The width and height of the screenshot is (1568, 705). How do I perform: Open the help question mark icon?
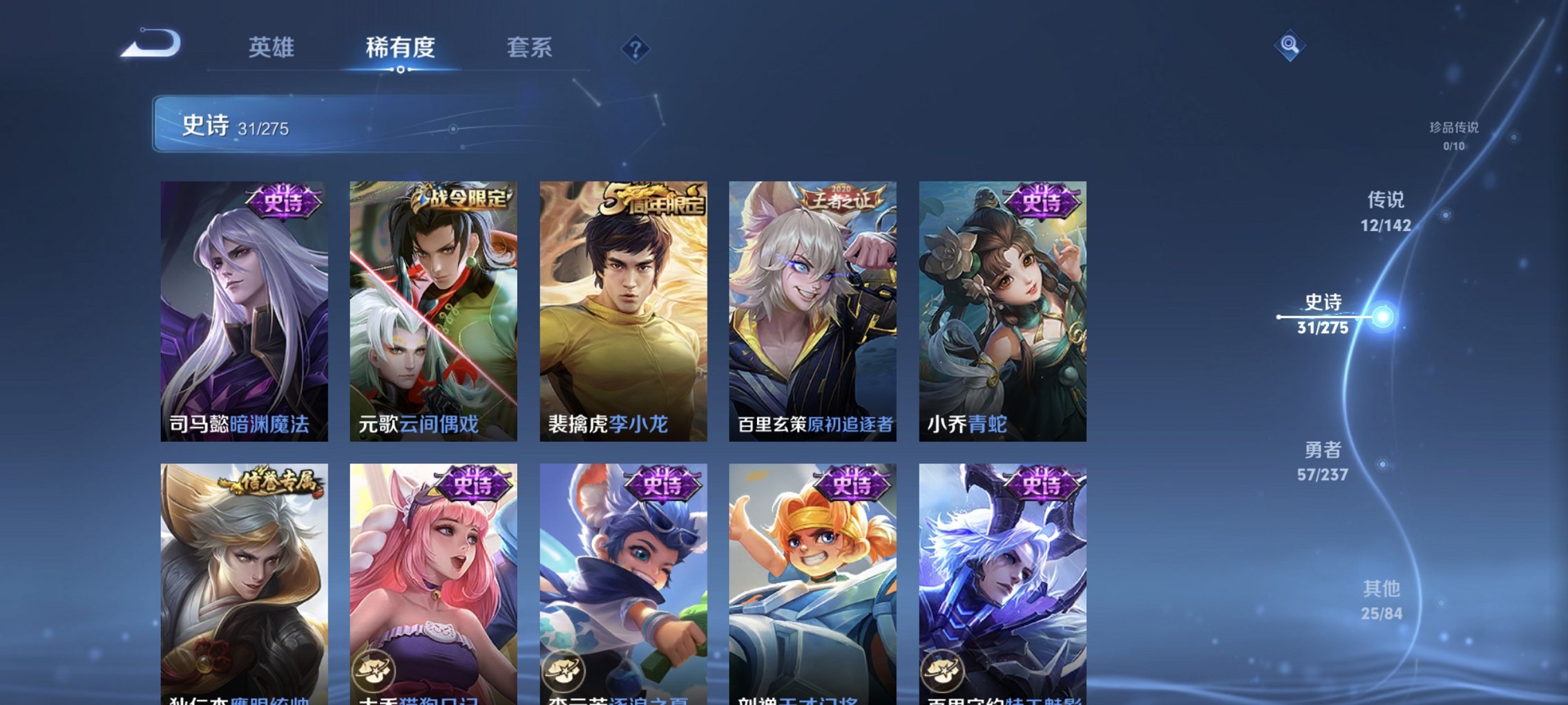637,48
